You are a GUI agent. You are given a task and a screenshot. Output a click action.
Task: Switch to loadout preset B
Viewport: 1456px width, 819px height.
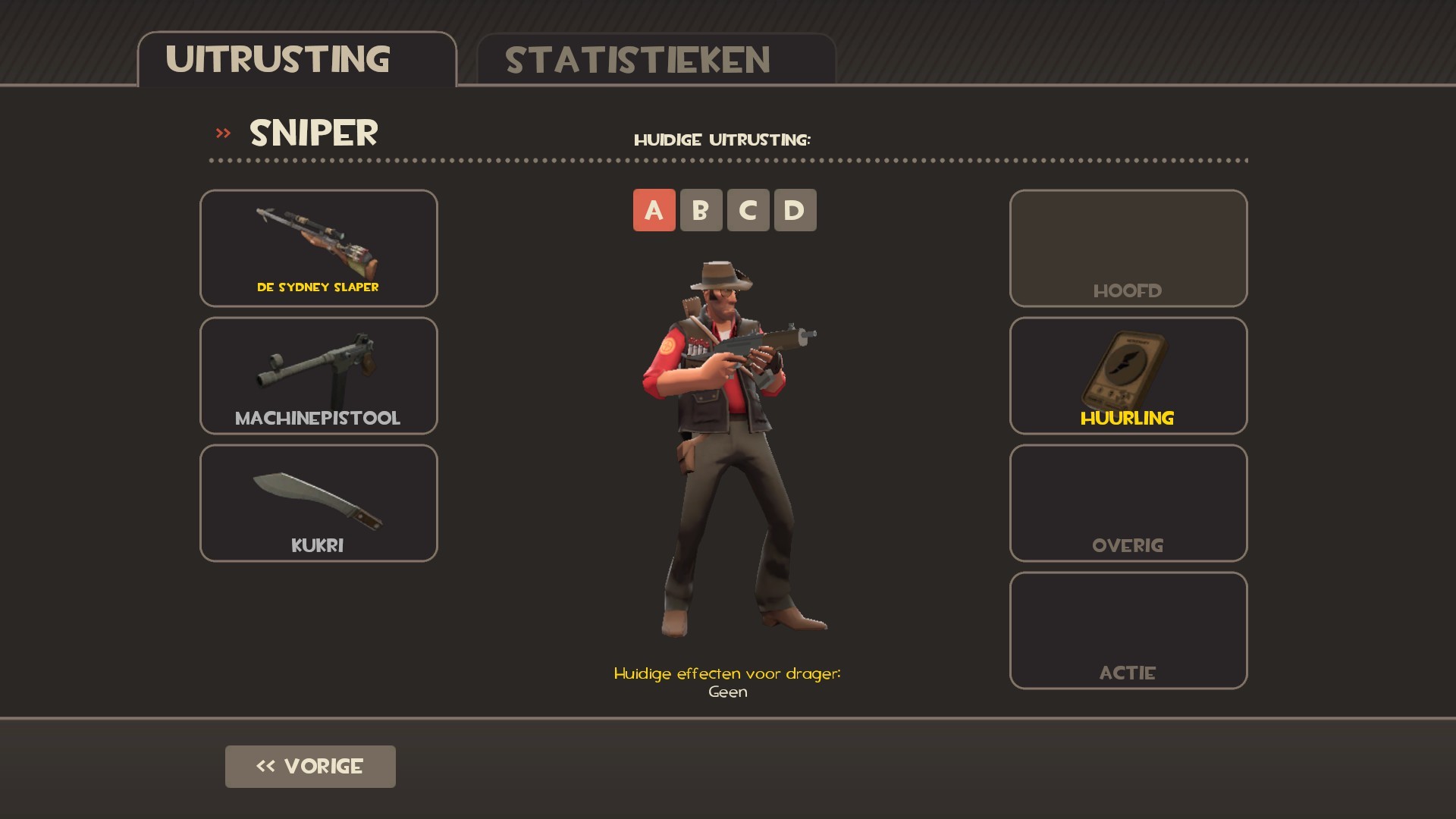(x=701, y=210)
